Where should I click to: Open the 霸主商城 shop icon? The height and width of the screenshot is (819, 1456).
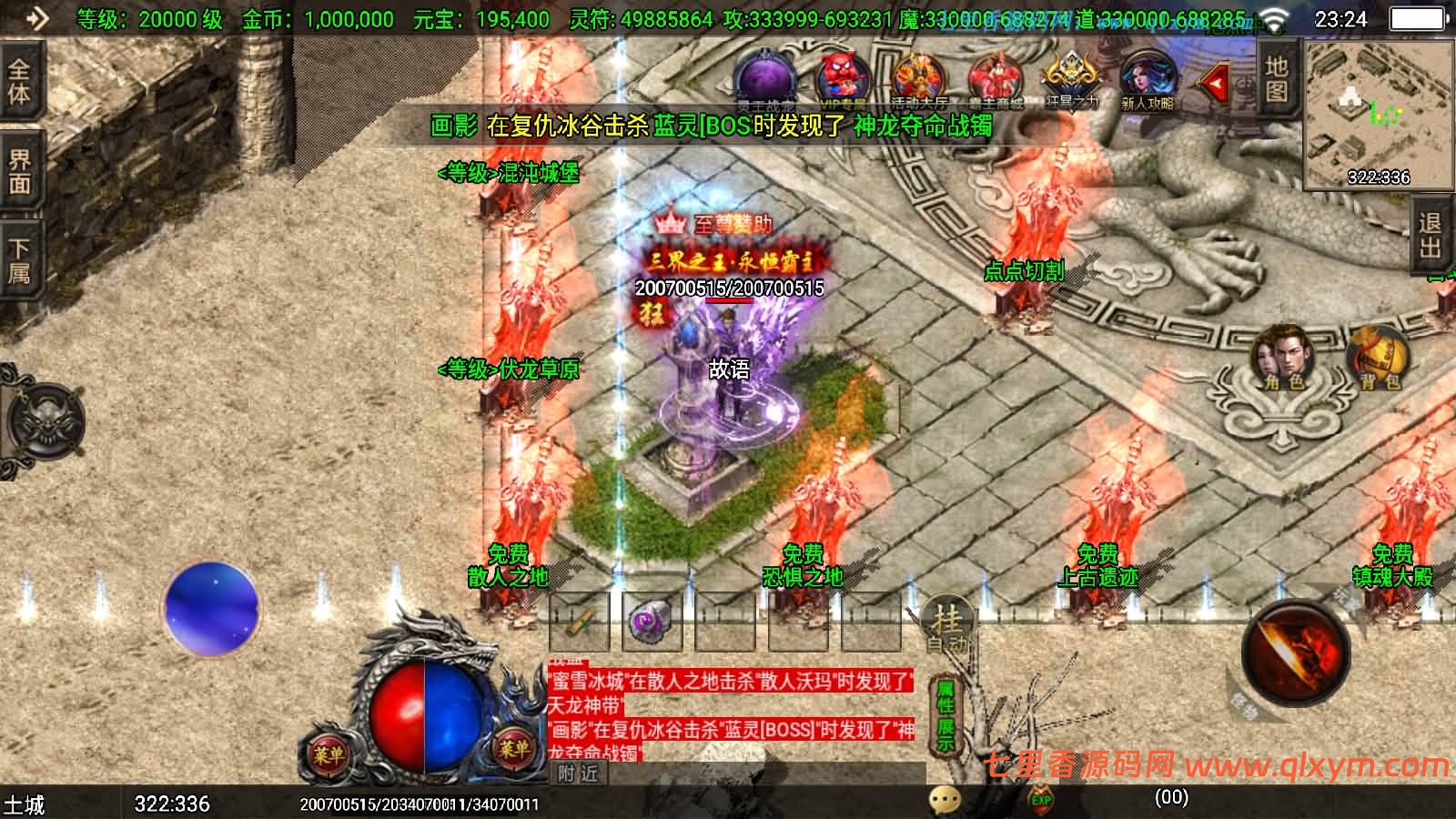[996, 80]
